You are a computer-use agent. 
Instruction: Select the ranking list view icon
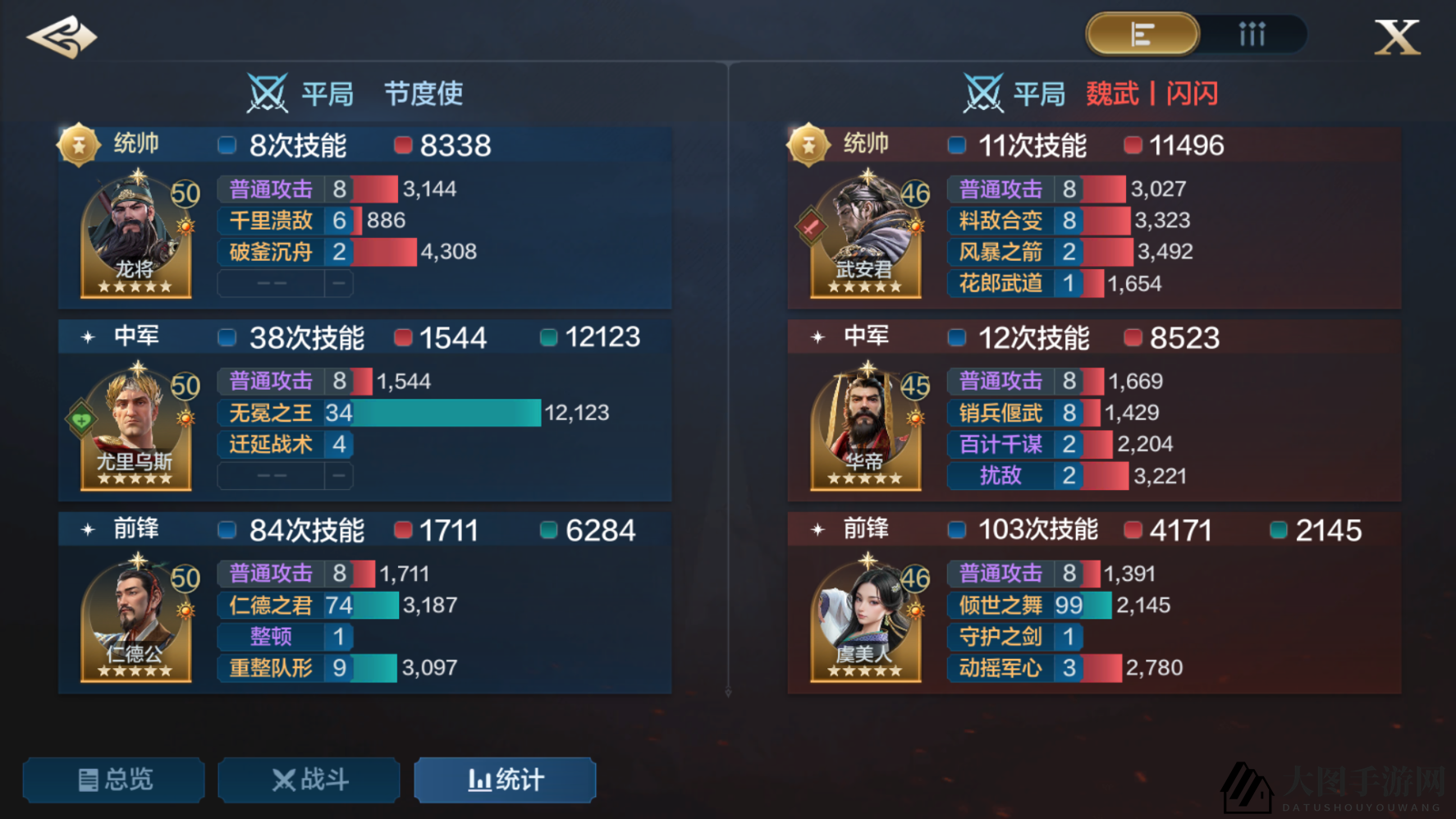[x=1142, y=34]
